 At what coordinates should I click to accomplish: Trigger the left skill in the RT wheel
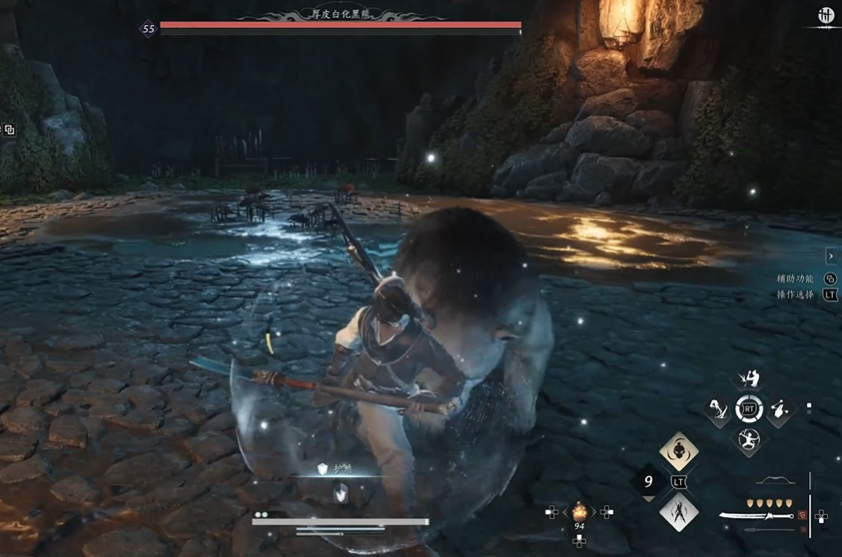[718, 408]
